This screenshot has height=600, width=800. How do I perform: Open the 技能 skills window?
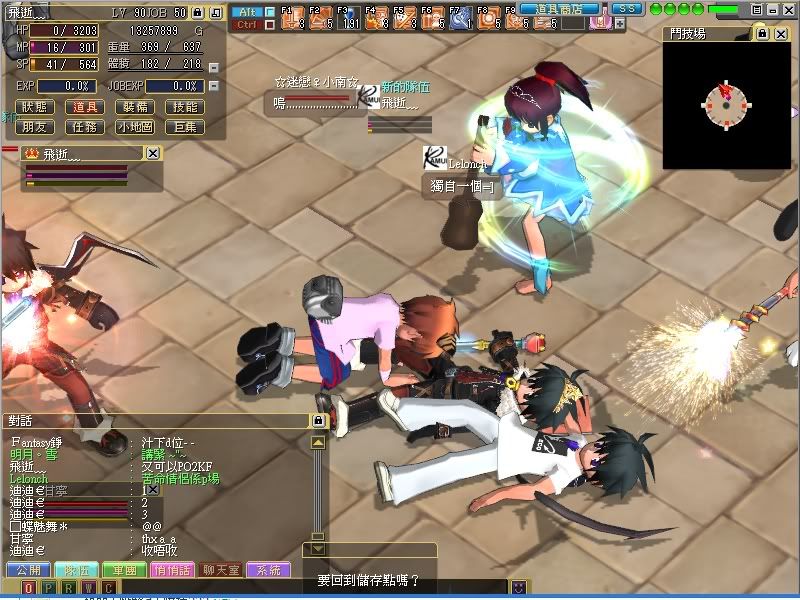185,107
